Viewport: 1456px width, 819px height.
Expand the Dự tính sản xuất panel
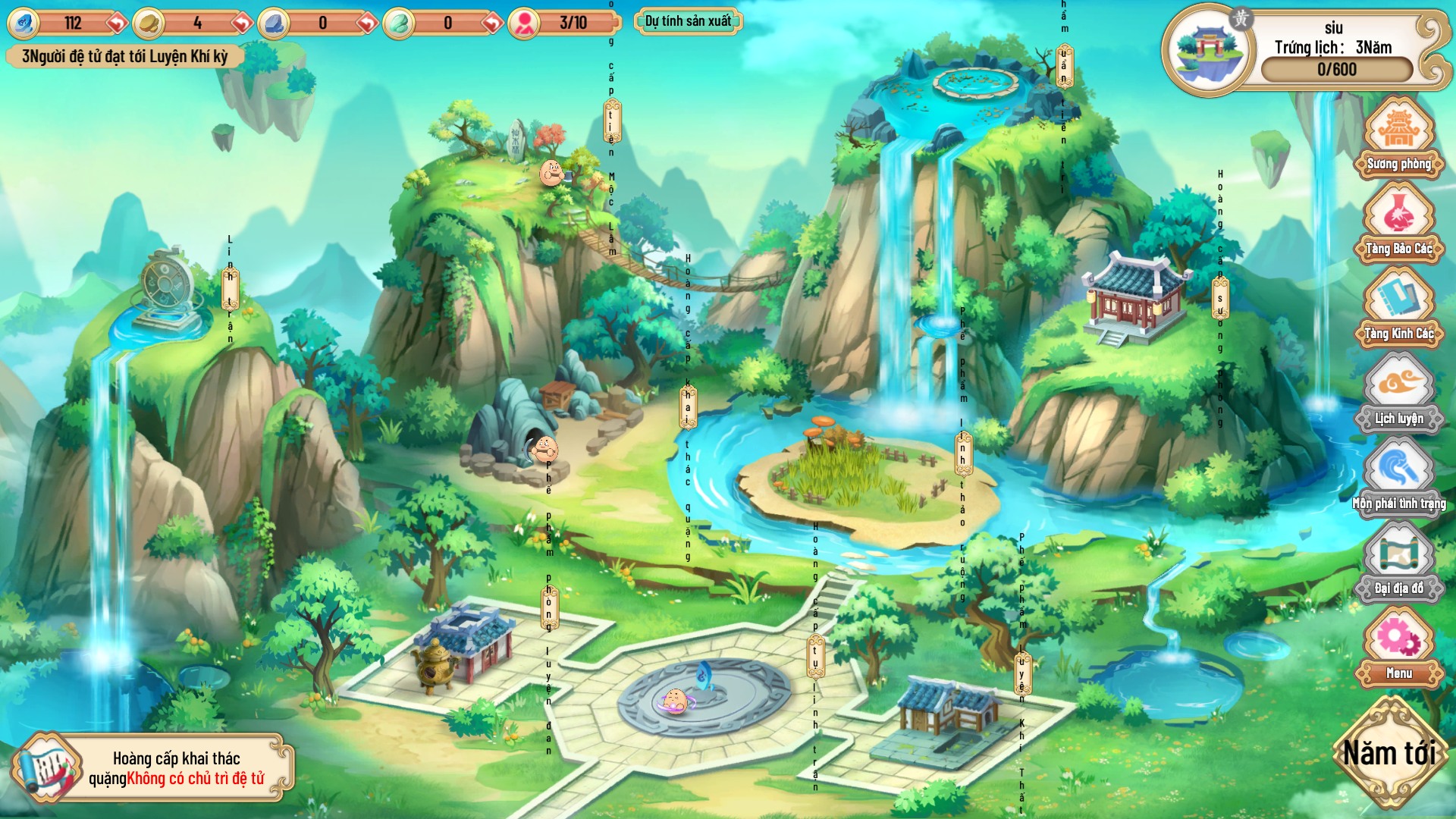coord(686,22)
